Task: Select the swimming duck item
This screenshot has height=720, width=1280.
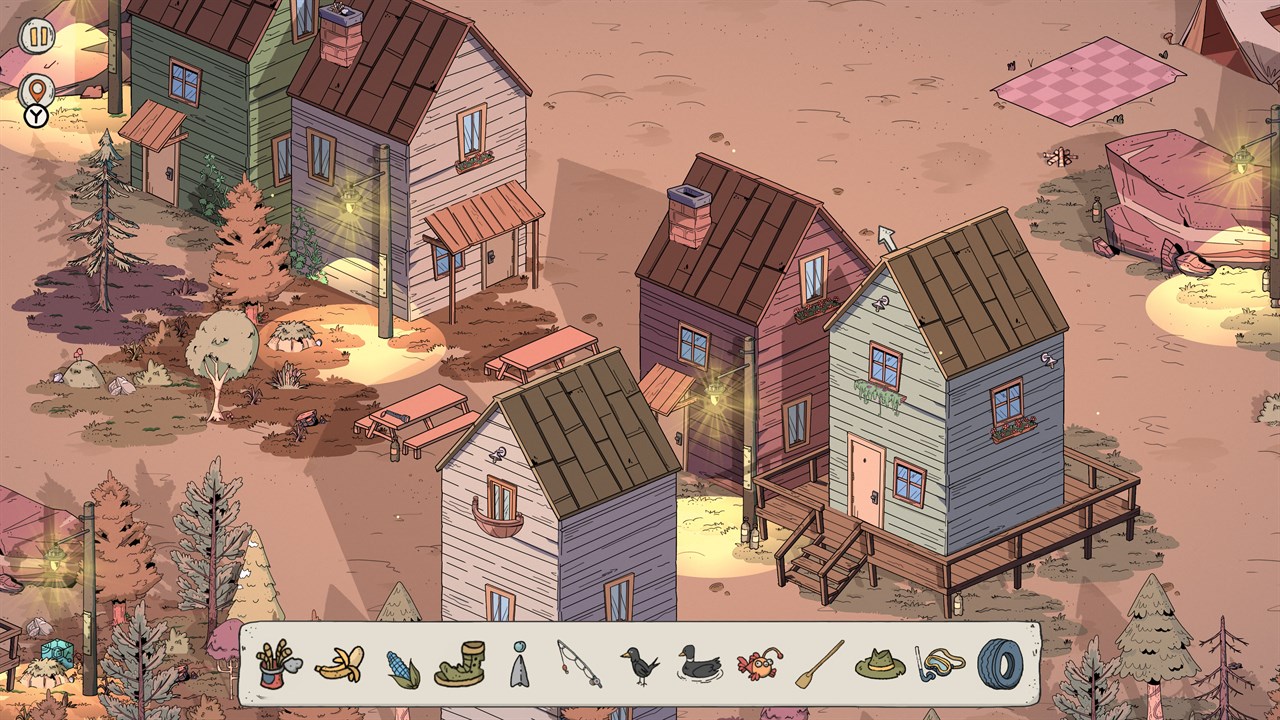Action: [699, 664]
